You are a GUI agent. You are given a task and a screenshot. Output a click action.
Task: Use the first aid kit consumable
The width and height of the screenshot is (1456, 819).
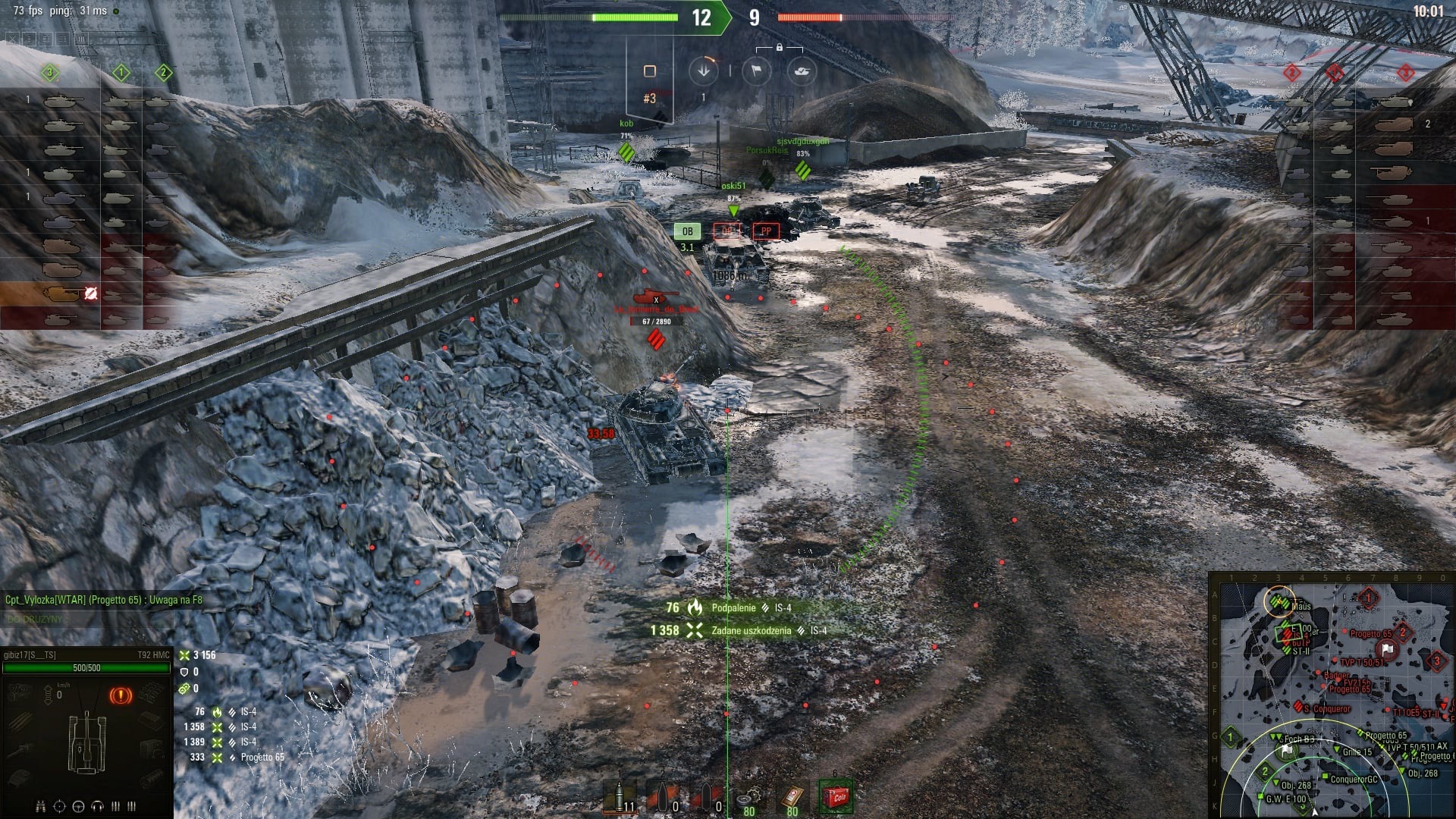792,798
